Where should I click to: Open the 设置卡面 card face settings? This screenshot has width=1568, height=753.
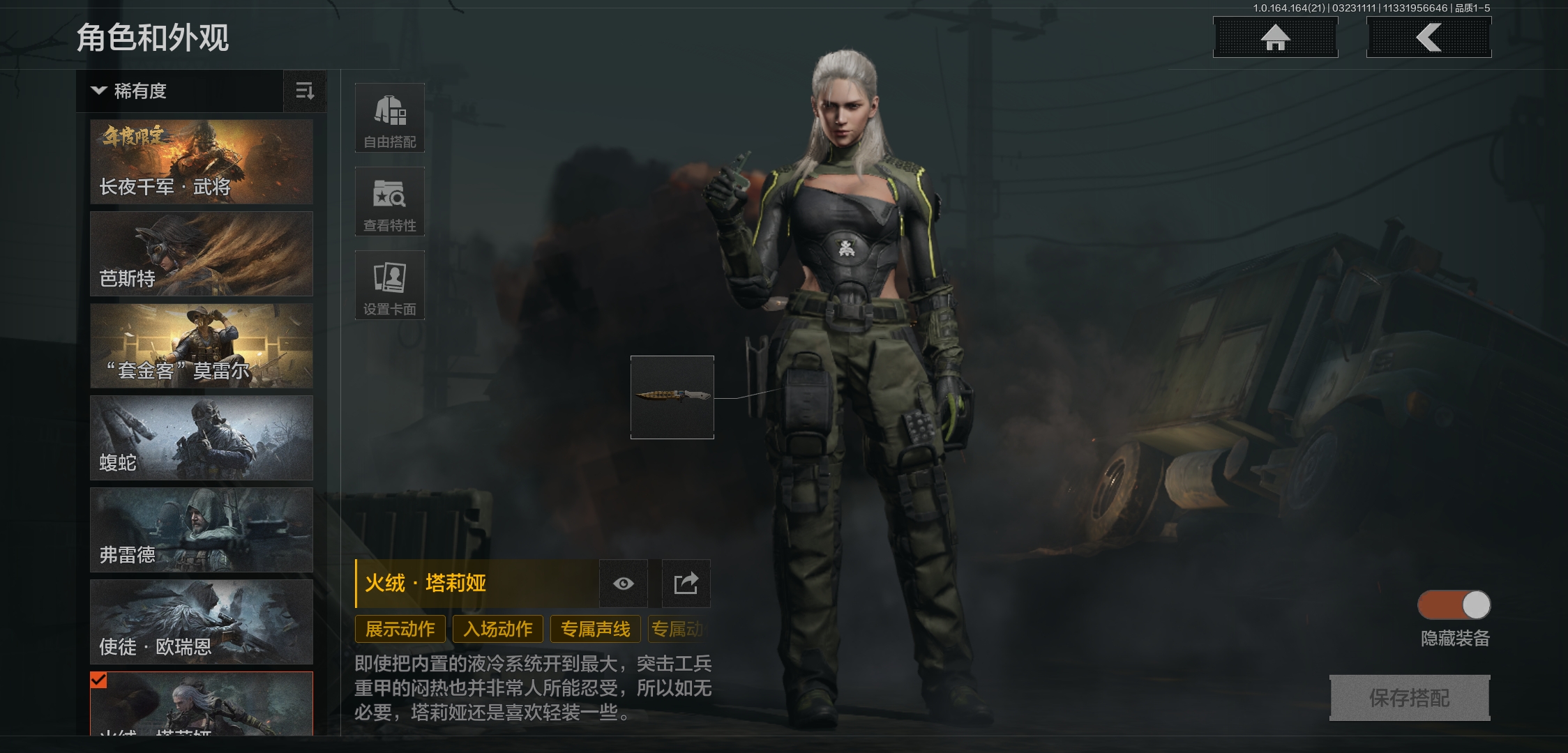tap(390, 284)
